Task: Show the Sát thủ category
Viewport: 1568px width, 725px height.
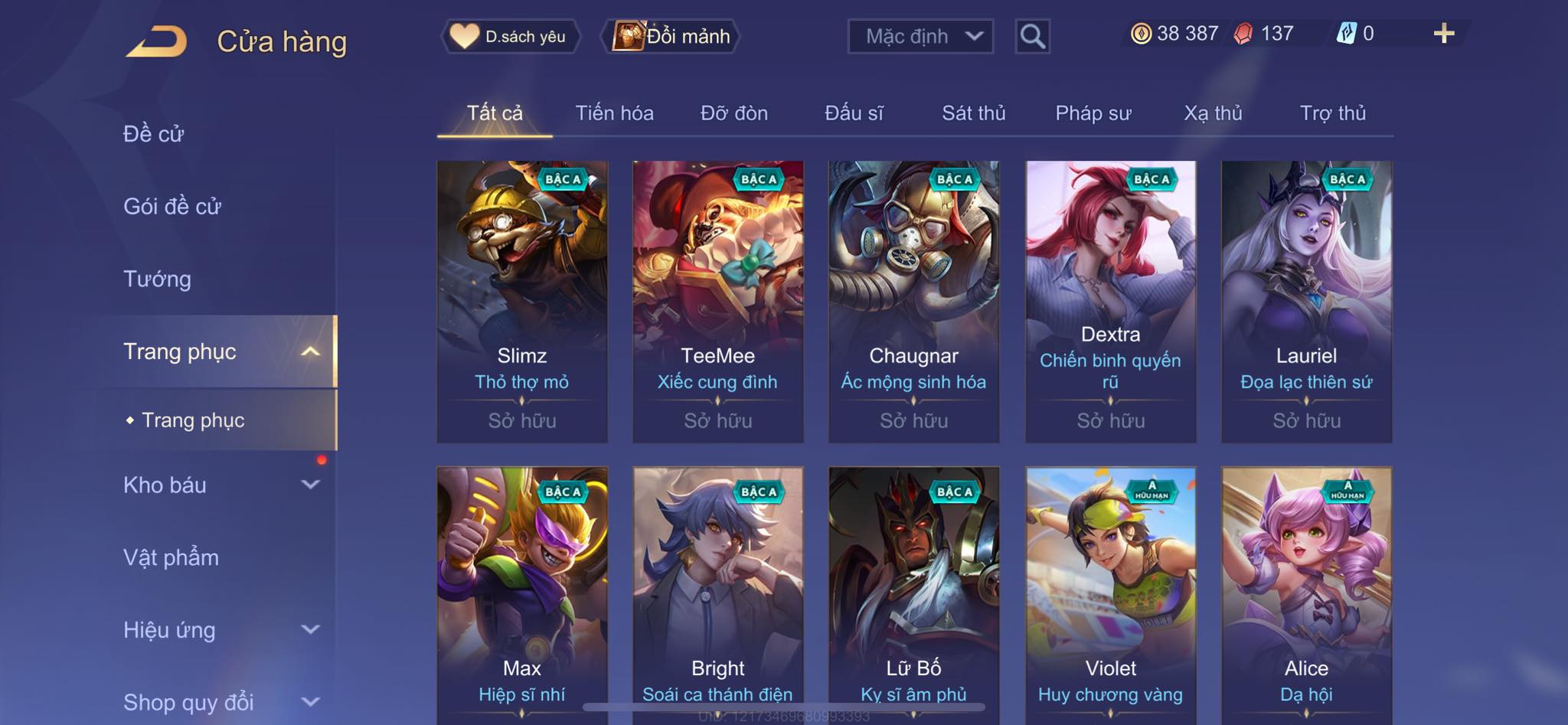Action: point(973,113)
